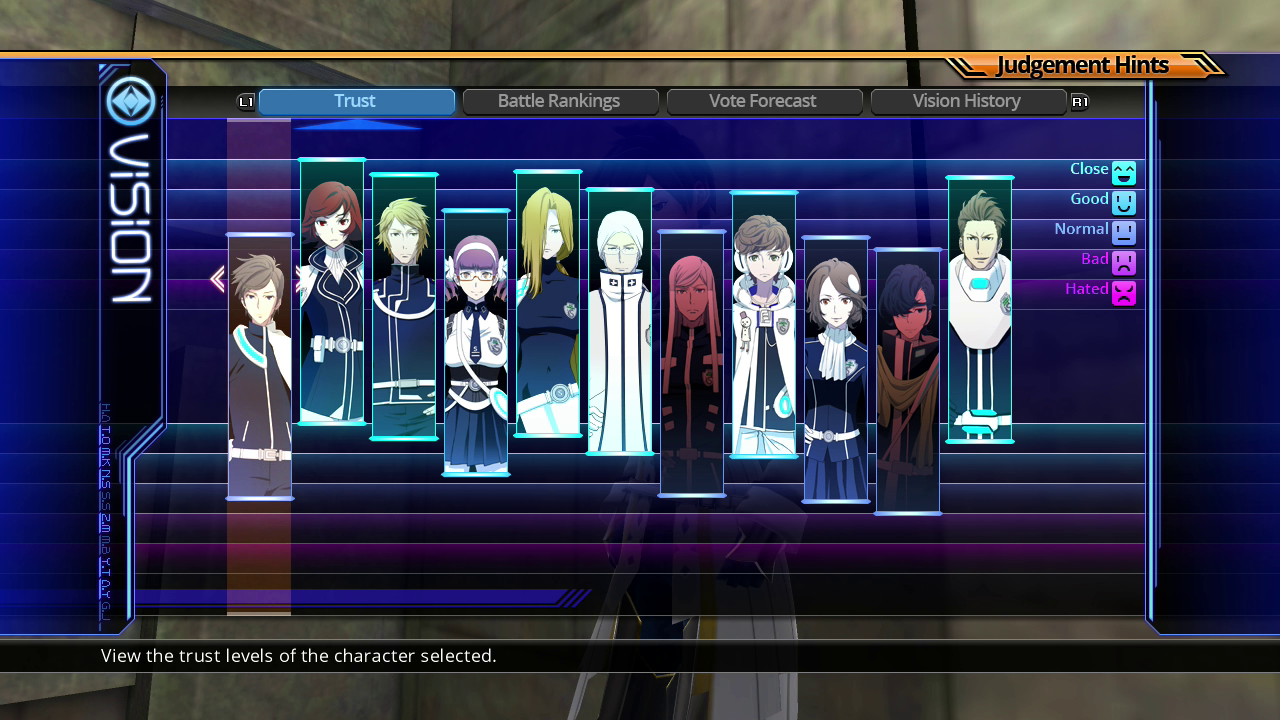Select the bearded man in white armor
The height and width of the screenshot is (720, 1280).
point(980,309)
